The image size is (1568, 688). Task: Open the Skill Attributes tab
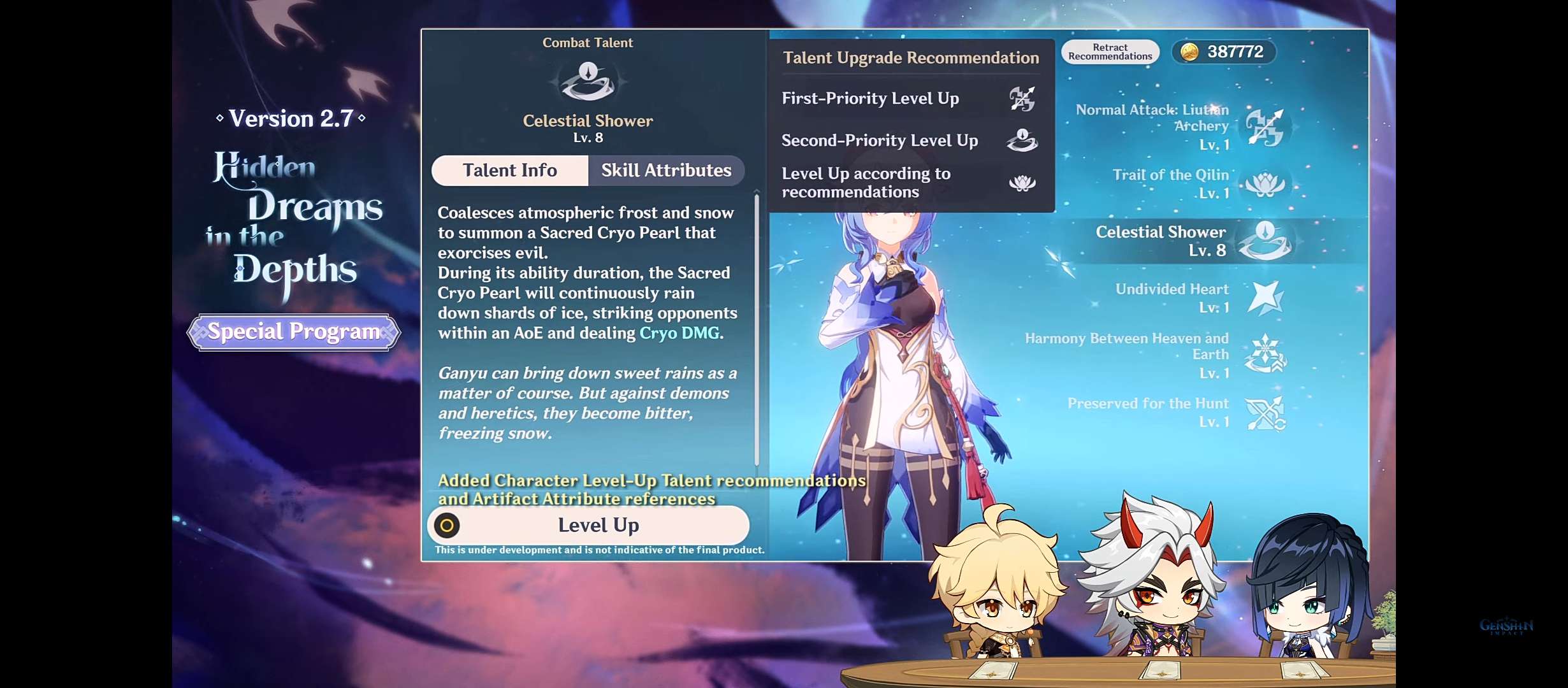666,171
